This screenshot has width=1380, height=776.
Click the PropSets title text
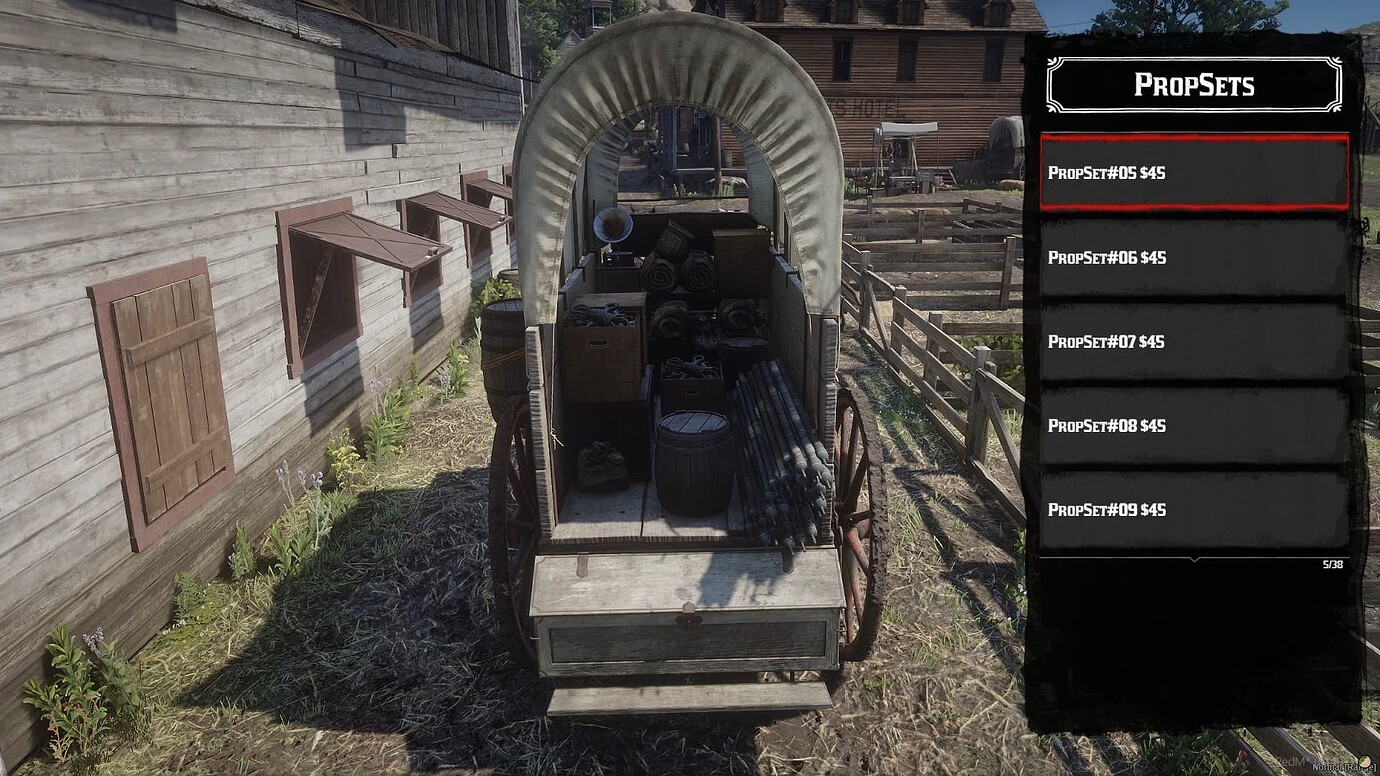1193,85
